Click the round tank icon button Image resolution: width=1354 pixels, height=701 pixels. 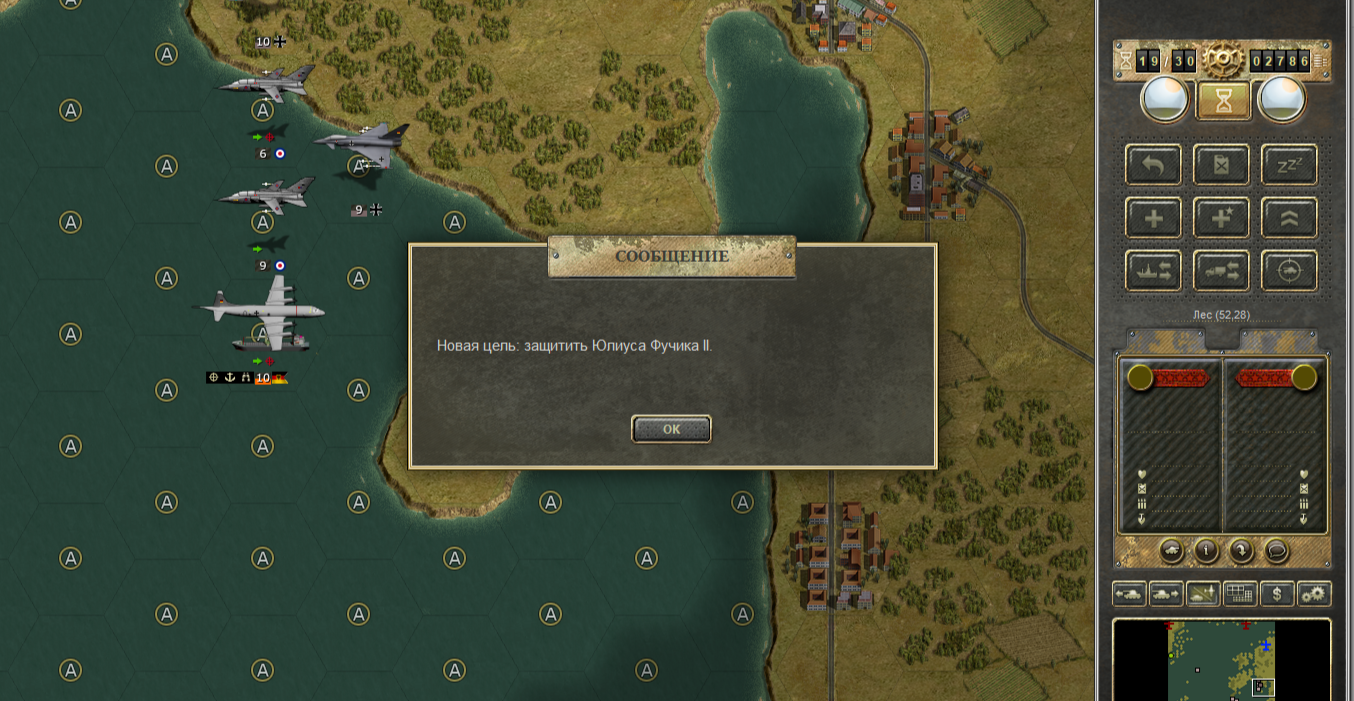coord(1172,550)
